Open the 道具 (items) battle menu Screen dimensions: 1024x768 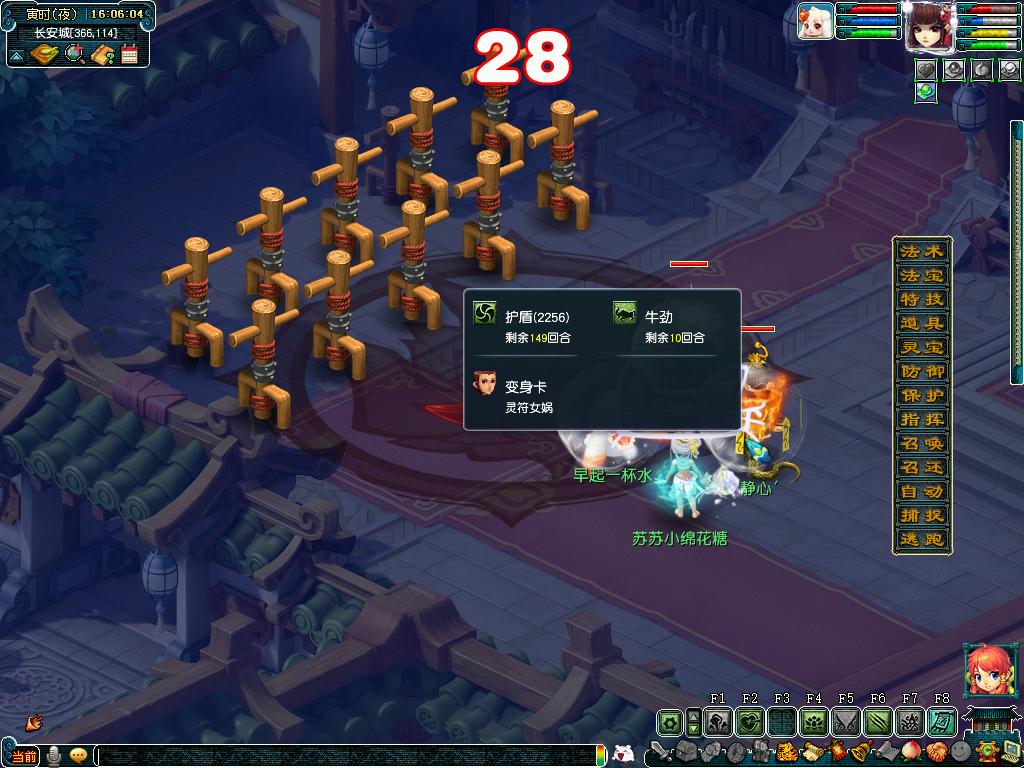pos(921,324)
